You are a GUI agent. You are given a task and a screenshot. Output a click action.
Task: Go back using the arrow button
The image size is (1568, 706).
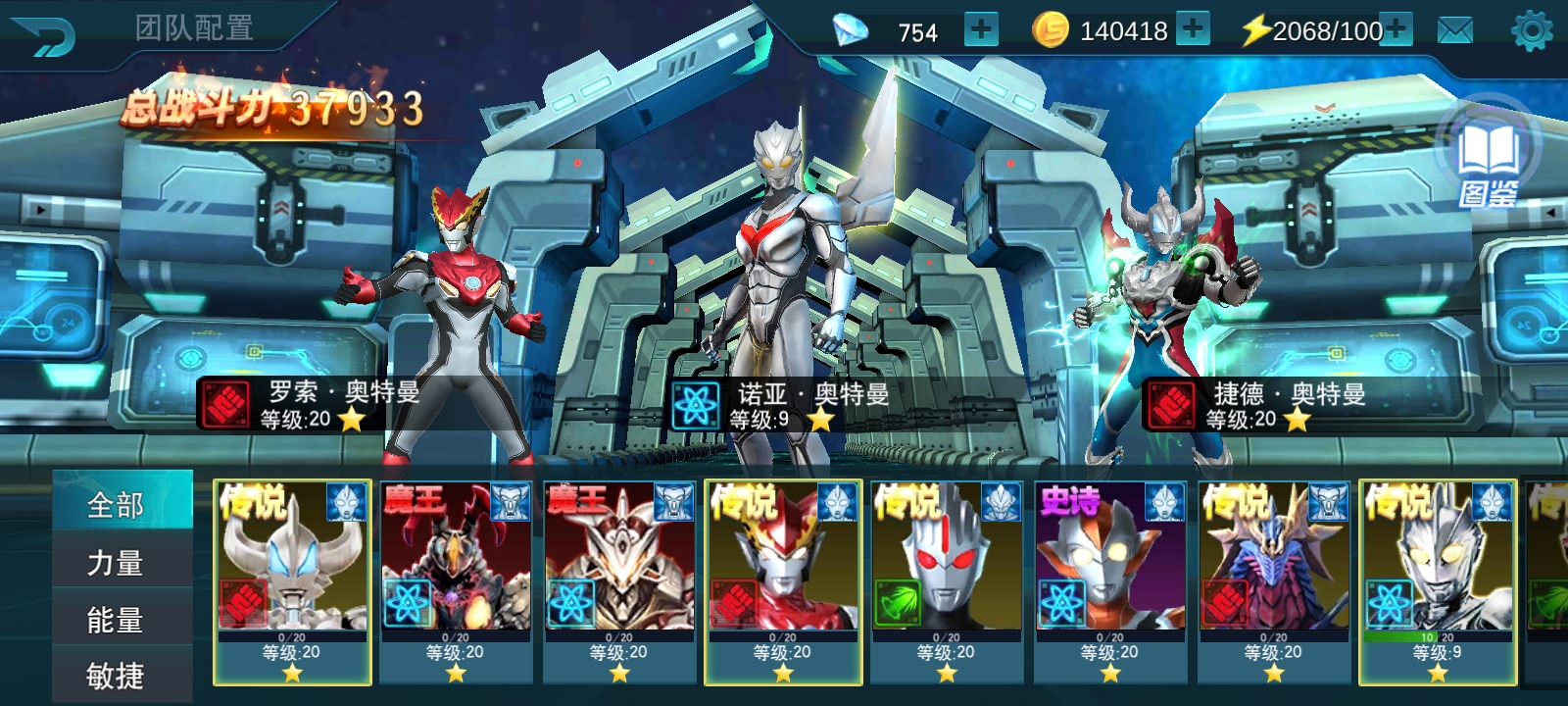[x=45, y=36]
